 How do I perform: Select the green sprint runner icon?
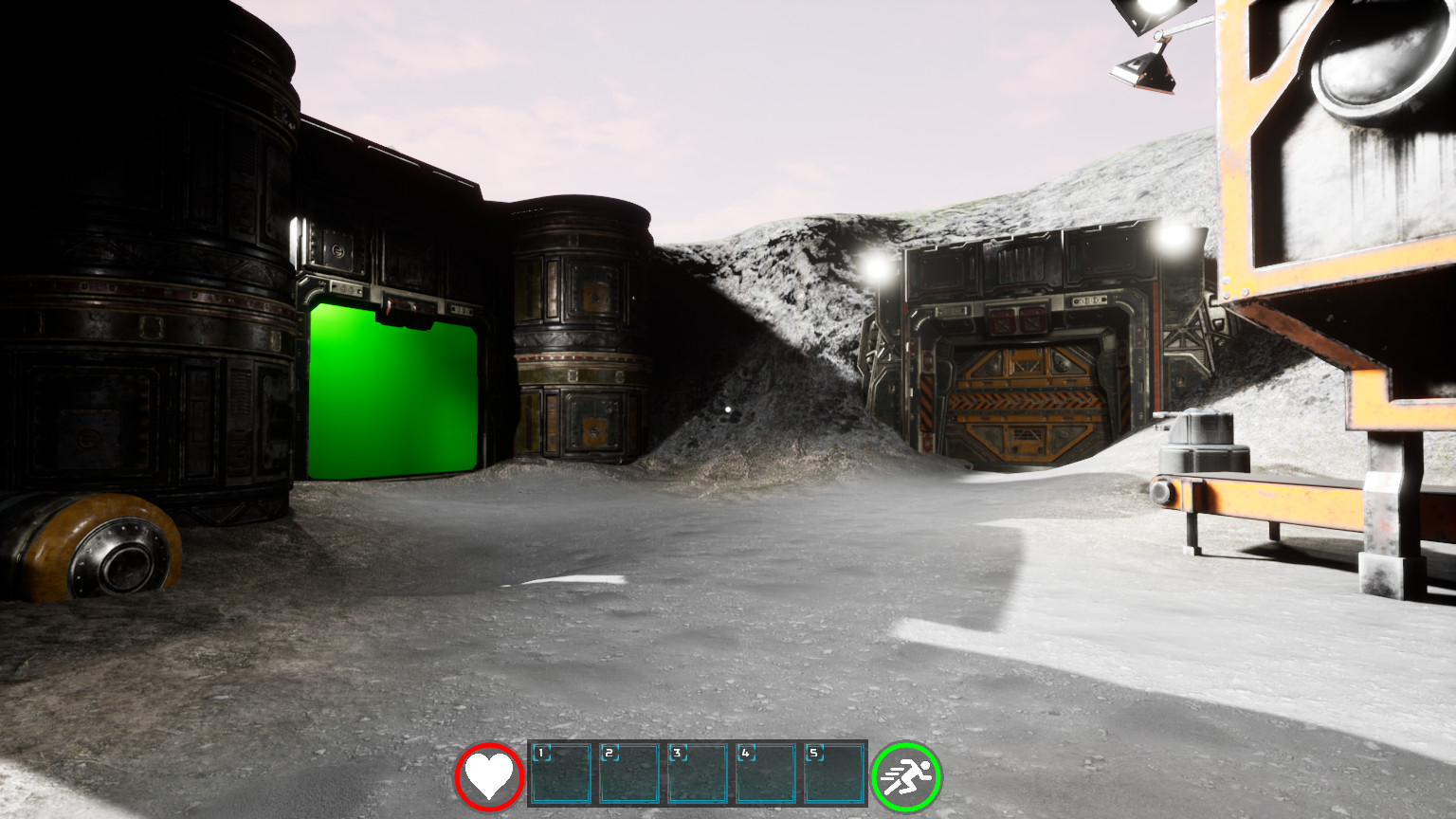905,774
